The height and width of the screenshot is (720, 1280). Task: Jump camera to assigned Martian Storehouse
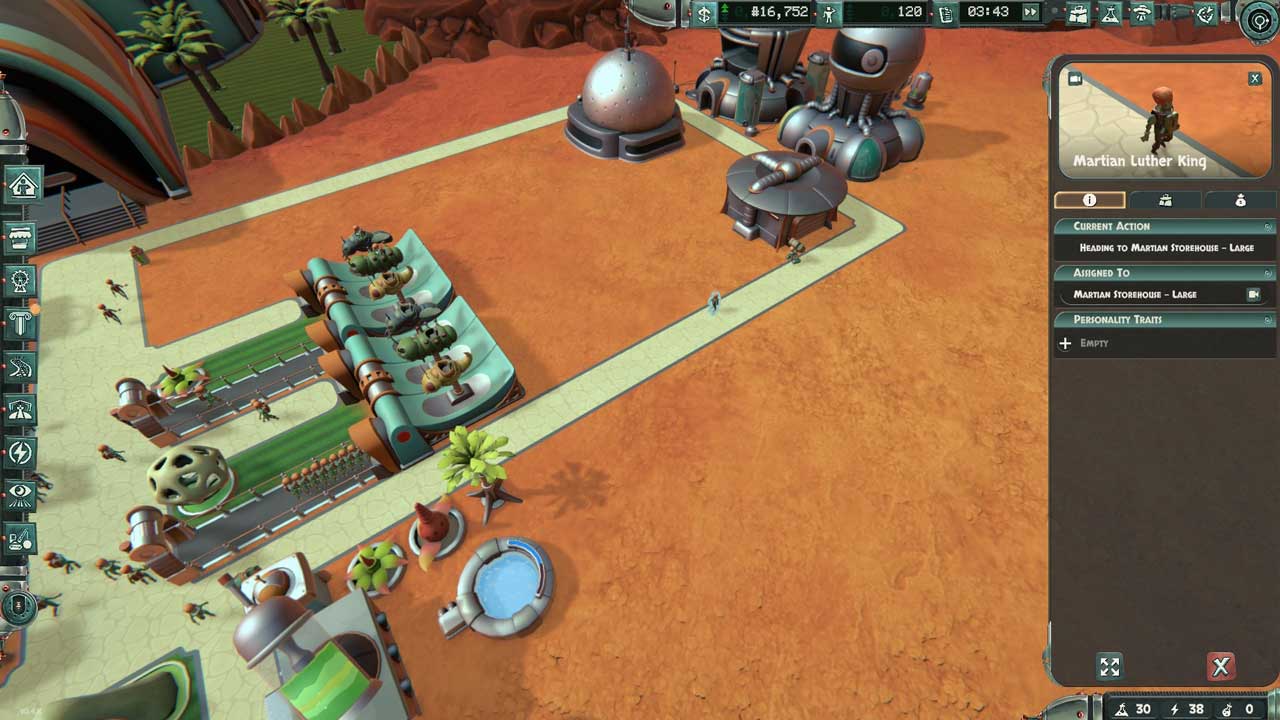1253,294
